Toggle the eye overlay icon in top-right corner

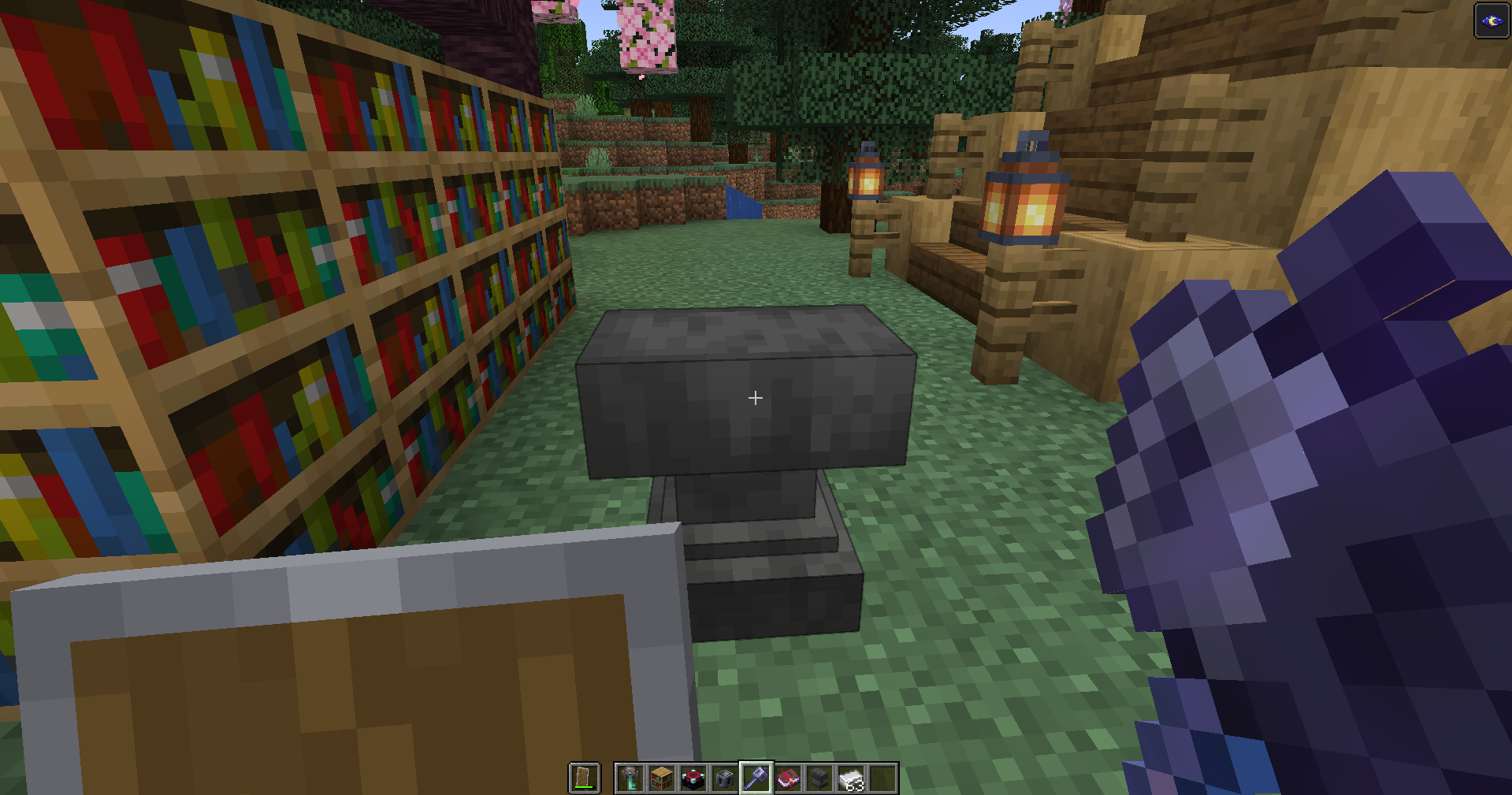[x=1492, y=20]
